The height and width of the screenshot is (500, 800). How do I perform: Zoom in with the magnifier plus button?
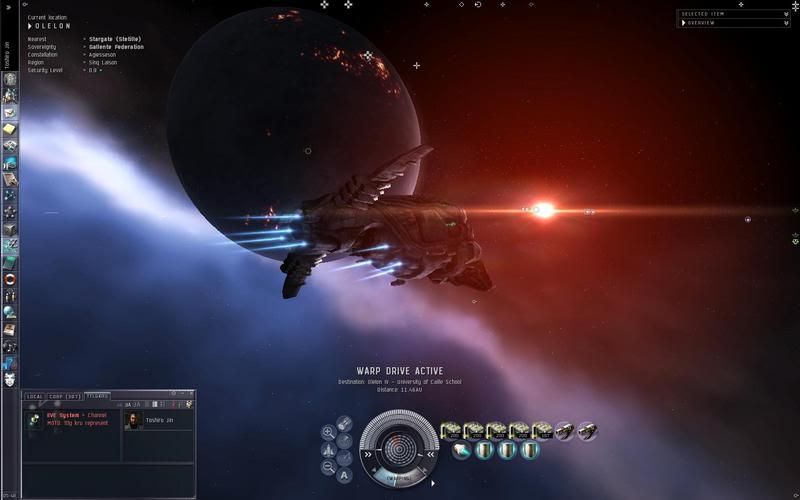tap(328, 432)
